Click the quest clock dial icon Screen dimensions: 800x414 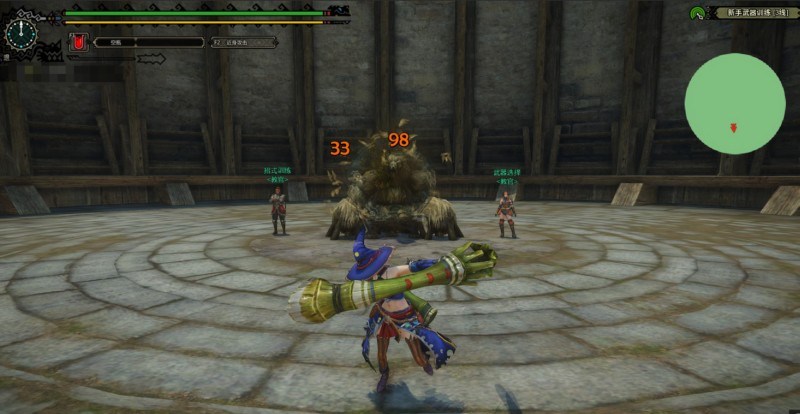pyautogui.click(x=20, y=32)
